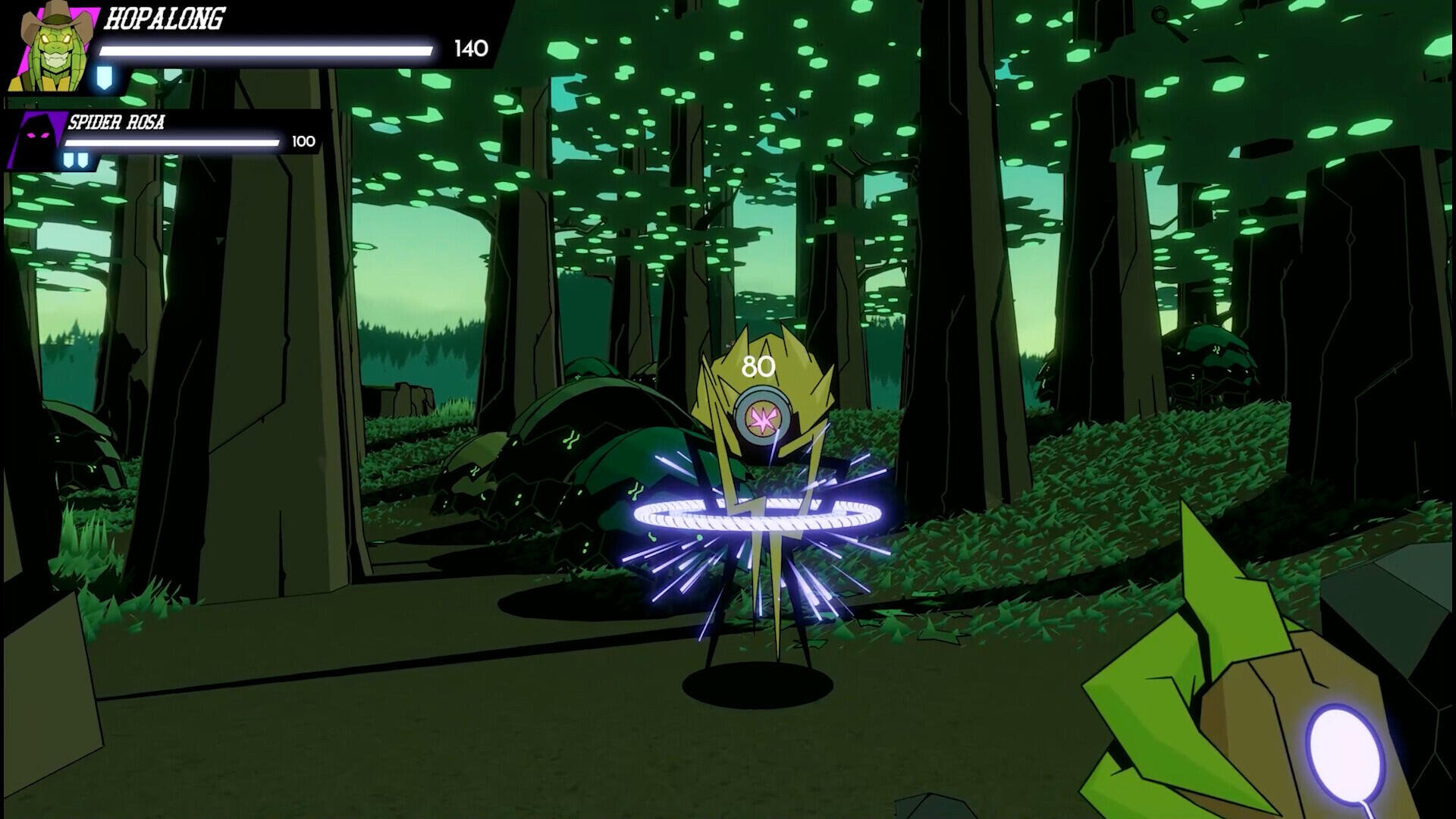This screenshot has height=819, width=1456.
Task: Click Spider Rosa's second shield pip
Action: tap(82, 159)
